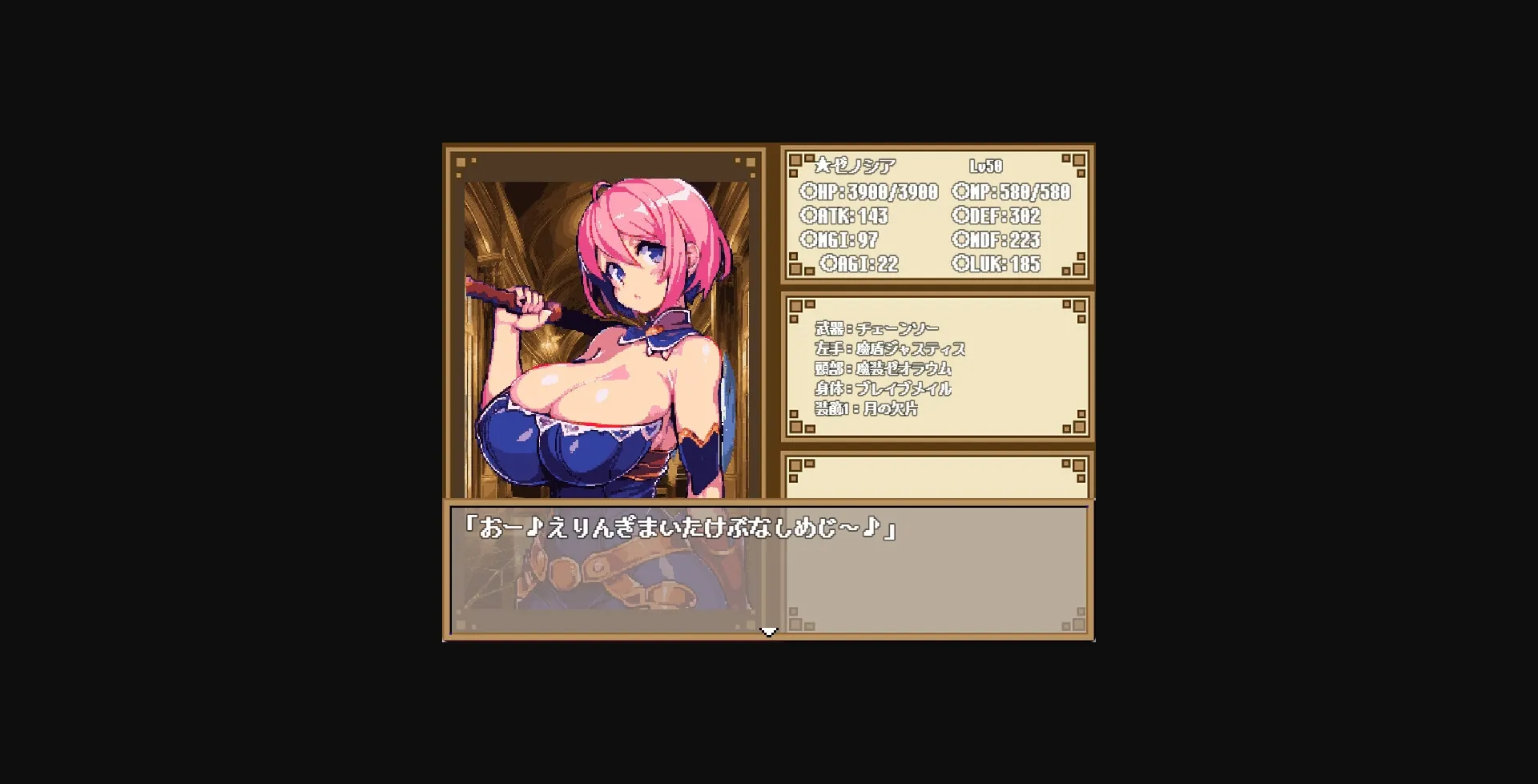Select the 武器 weapon entry チェーンソー
The image size is (1538, 784).
(877, 328)
